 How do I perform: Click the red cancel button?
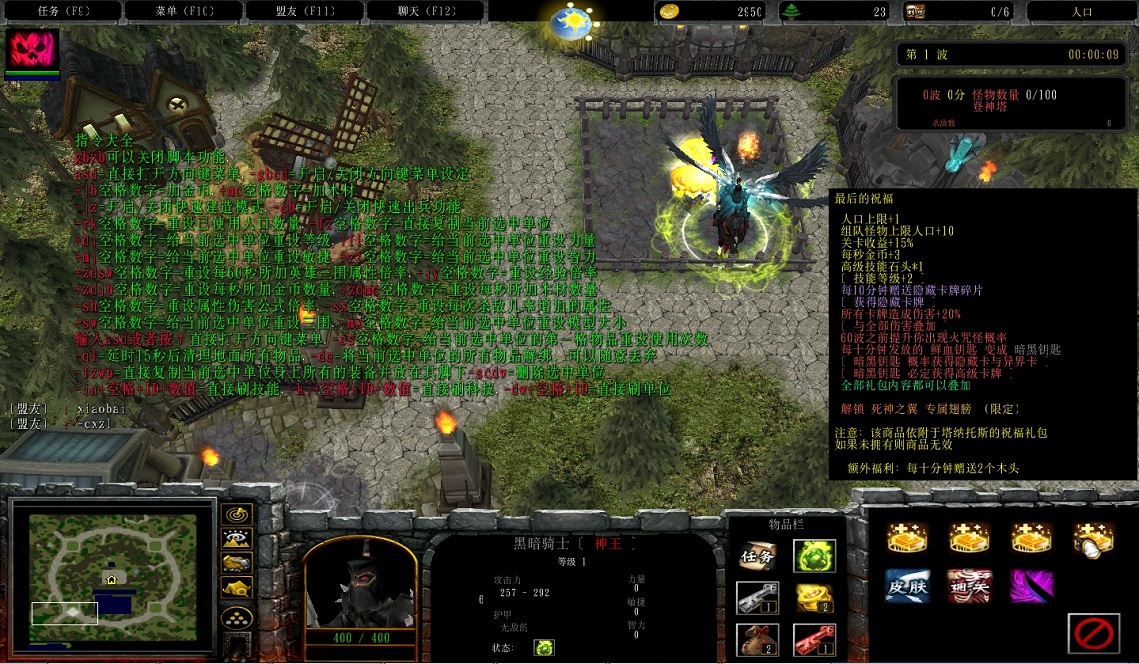point(1093,632)
